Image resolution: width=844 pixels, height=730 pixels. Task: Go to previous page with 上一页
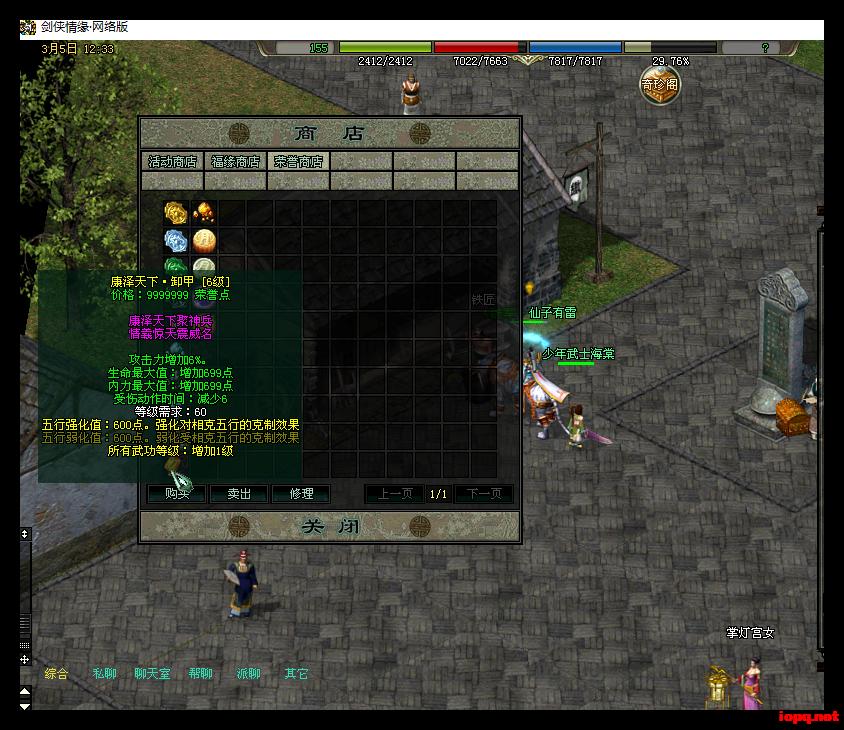pos(394,494)
